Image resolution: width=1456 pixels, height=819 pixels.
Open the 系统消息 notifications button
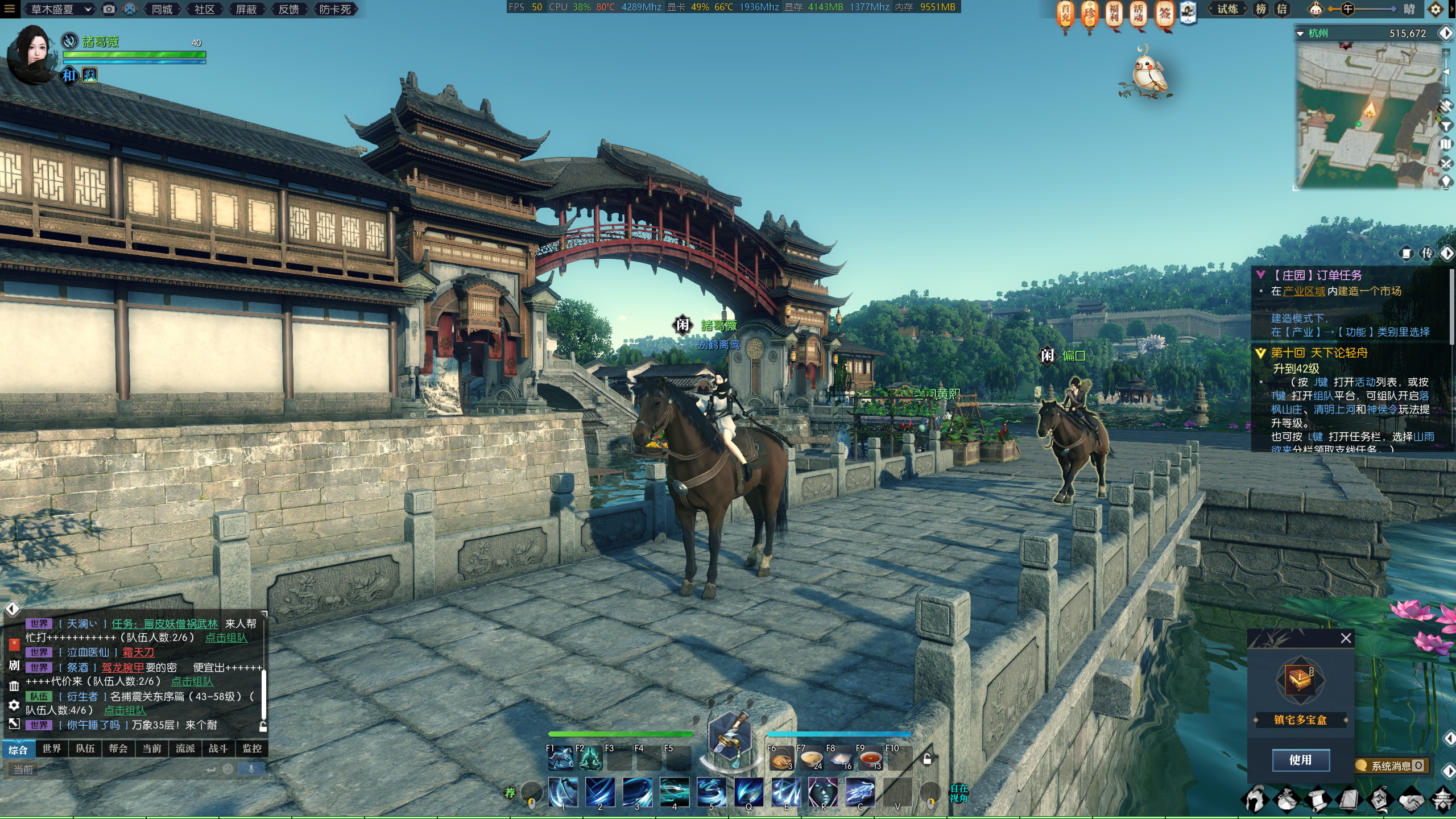pyautogui.click(x=1391, y=766)
